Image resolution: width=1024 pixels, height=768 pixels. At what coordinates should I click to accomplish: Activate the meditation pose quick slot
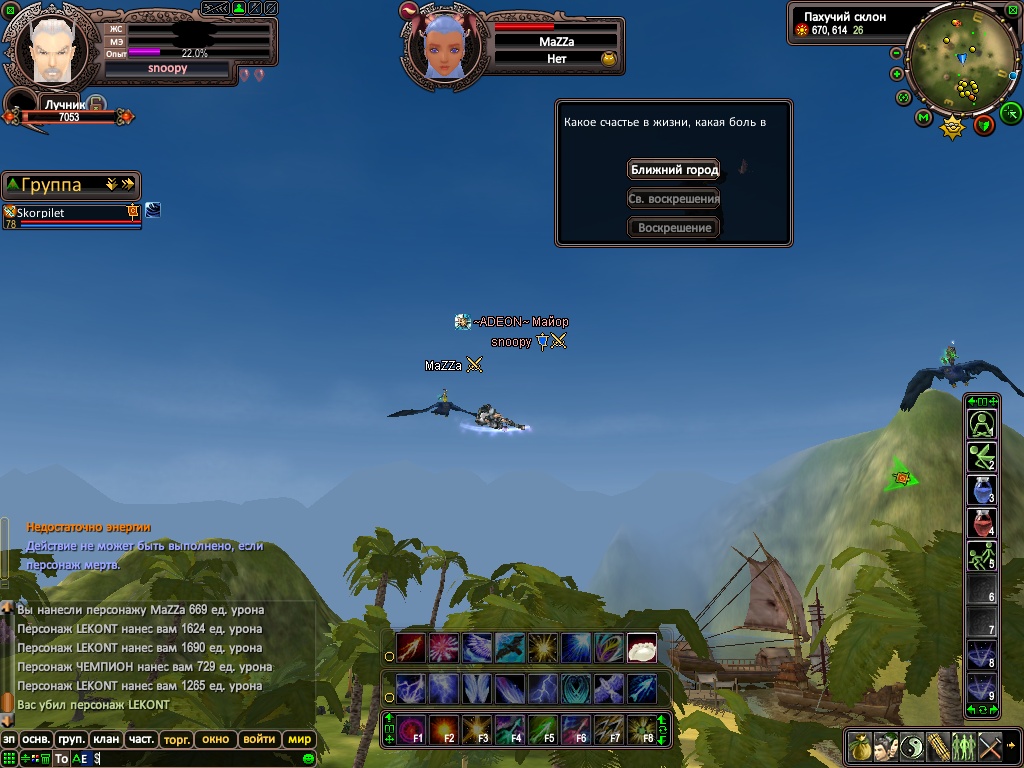(x=981, y=424)
